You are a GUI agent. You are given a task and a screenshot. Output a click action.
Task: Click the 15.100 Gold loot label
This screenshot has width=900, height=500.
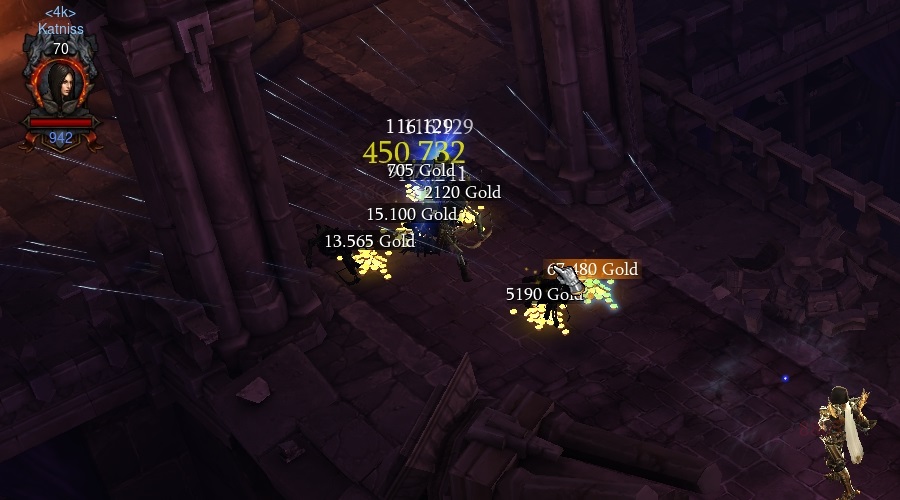click(411, 214)
